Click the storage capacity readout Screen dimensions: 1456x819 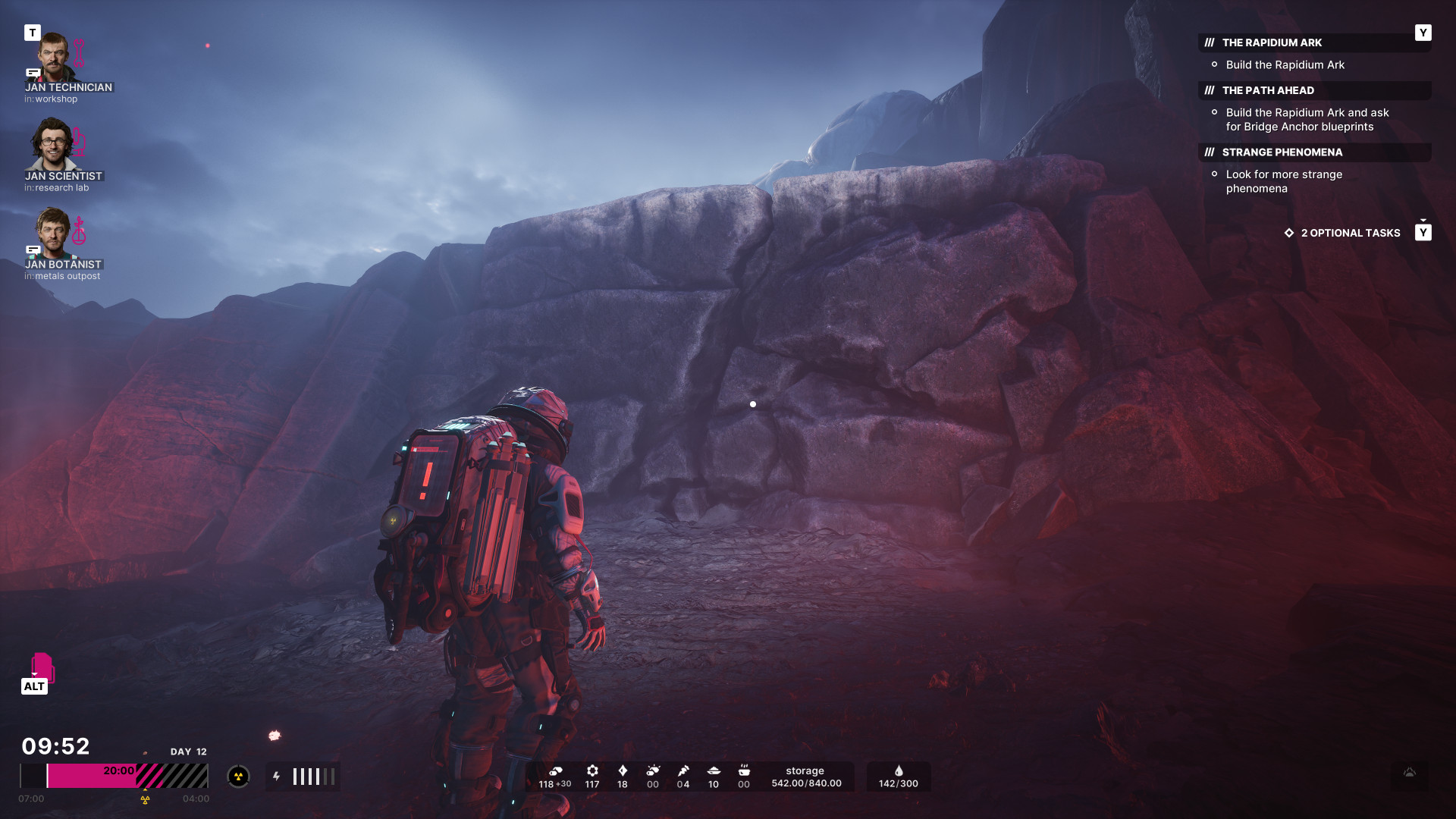pos(805,777)
